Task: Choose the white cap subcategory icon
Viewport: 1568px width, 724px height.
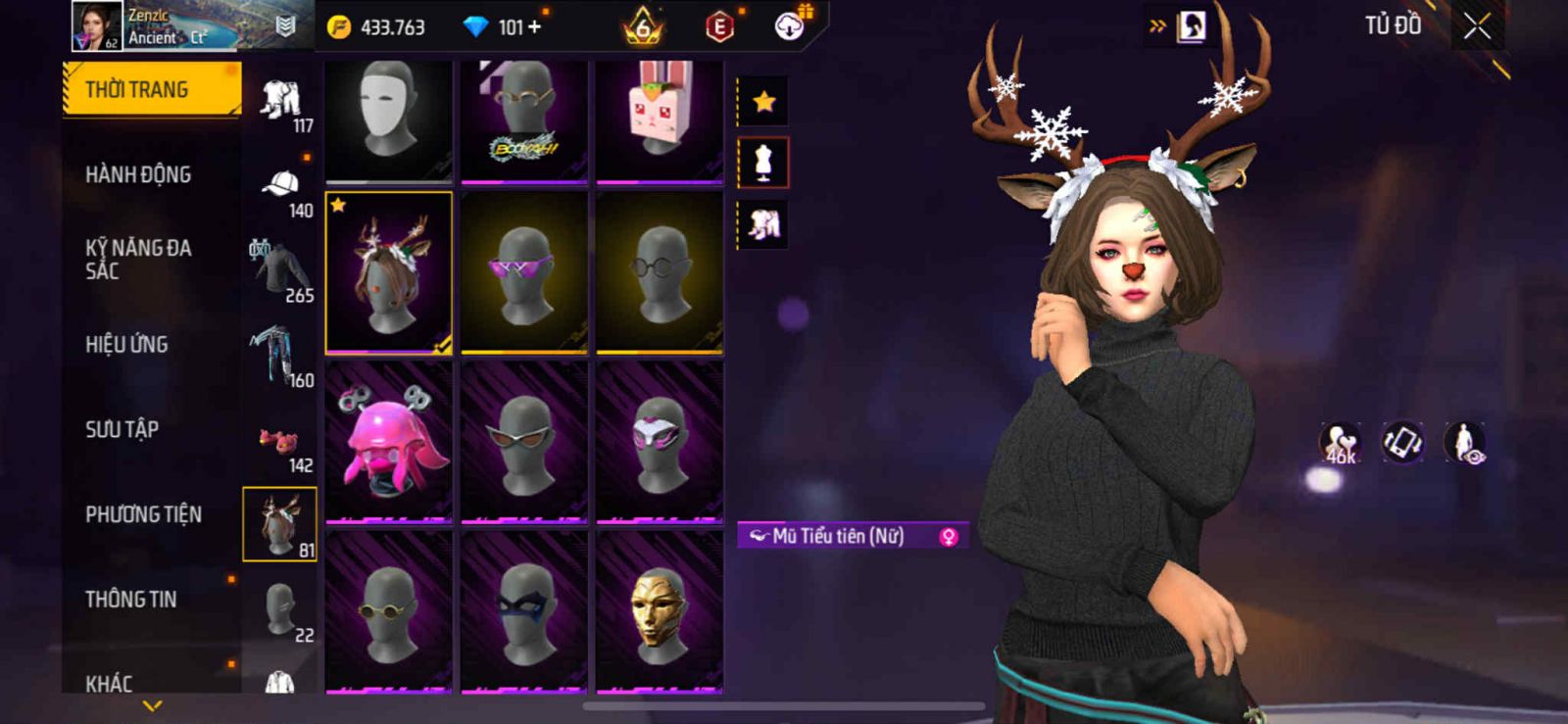Action: [281, 186]
